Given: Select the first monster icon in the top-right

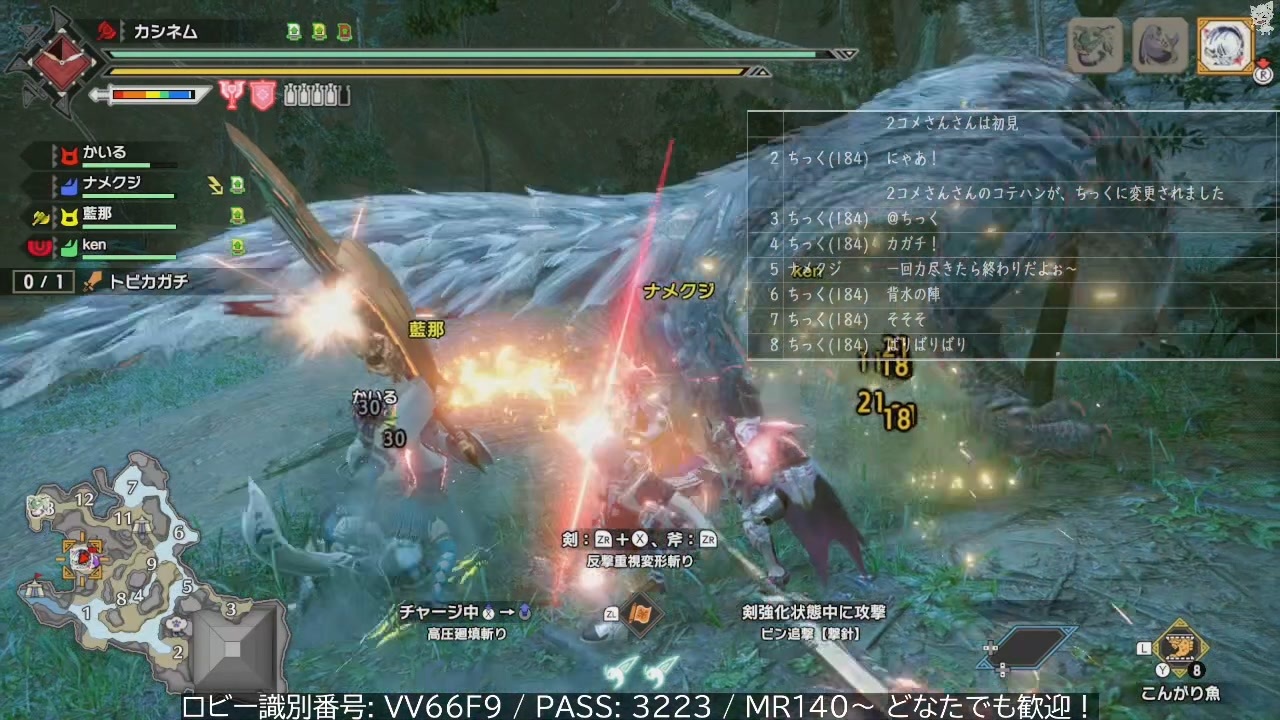Looking at the screenshot, I should [x=1096, y=45].
